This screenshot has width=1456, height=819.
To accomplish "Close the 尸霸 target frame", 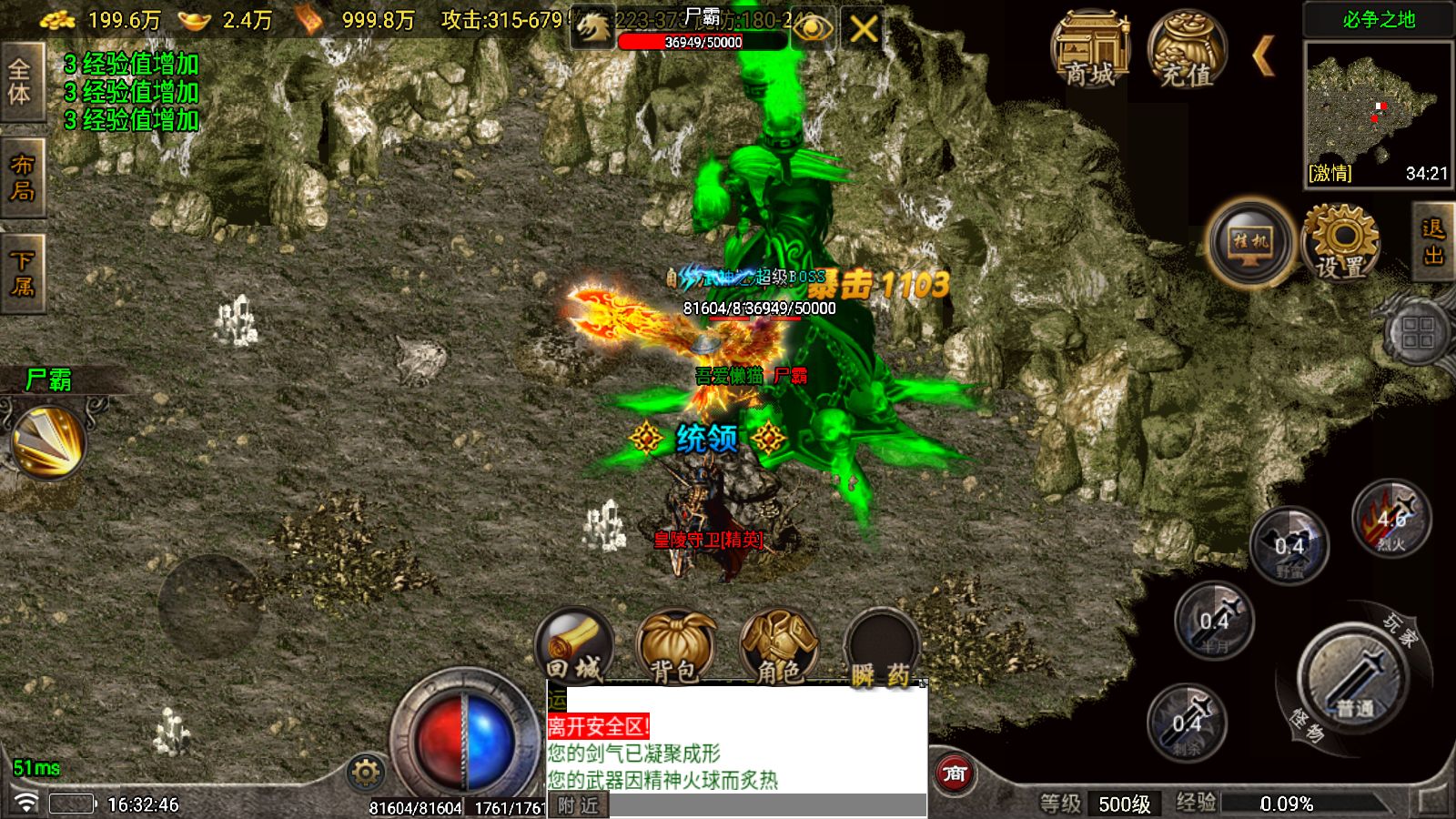I will [863, 30].
